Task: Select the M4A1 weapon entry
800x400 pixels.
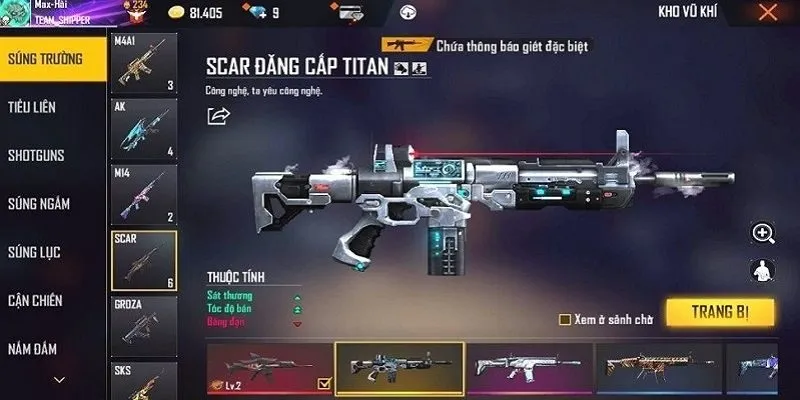Action: (143, 64)
